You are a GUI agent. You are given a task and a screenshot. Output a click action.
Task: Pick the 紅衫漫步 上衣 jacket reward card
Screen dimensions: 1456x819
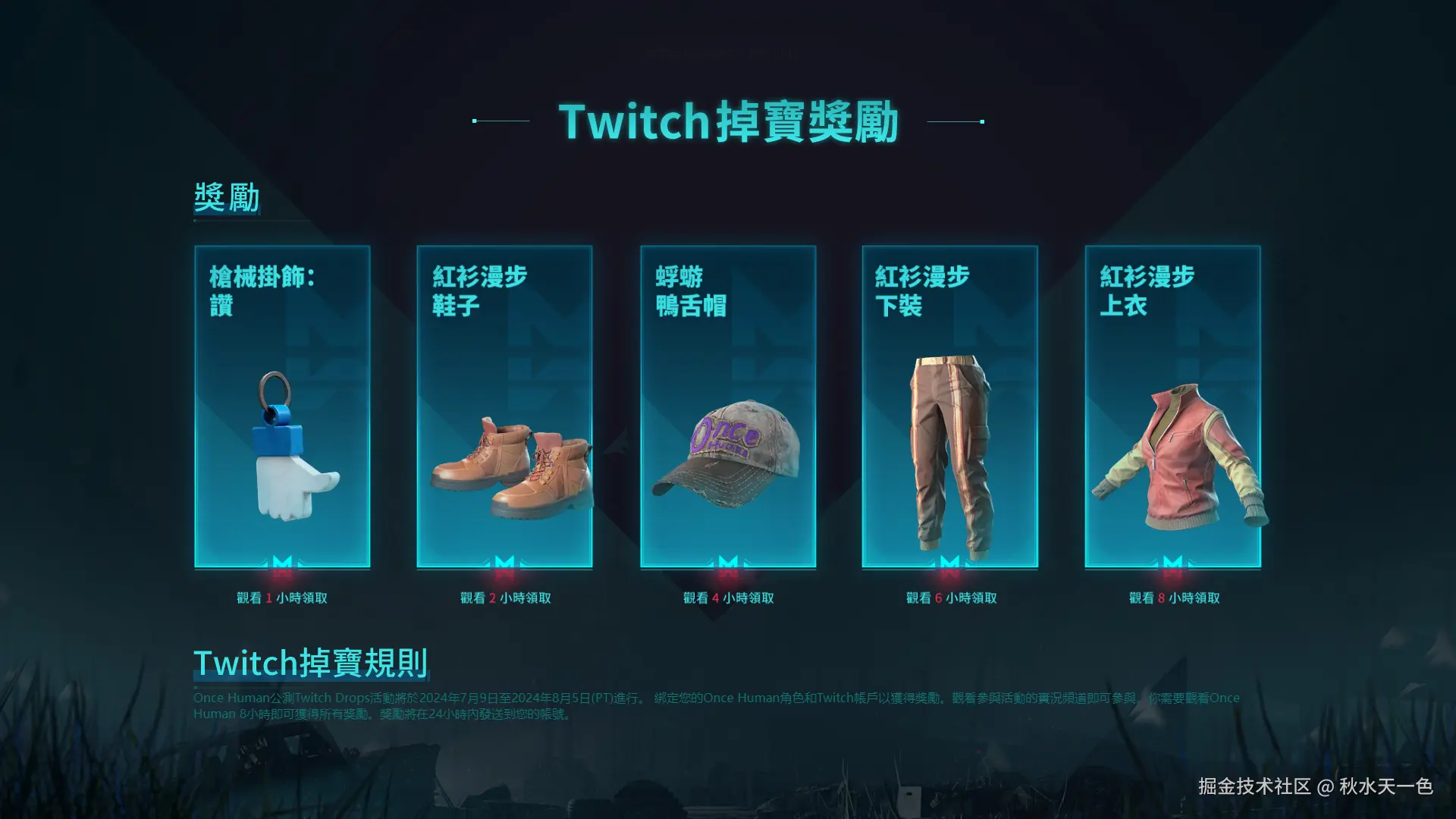[x=1172, y=406]
